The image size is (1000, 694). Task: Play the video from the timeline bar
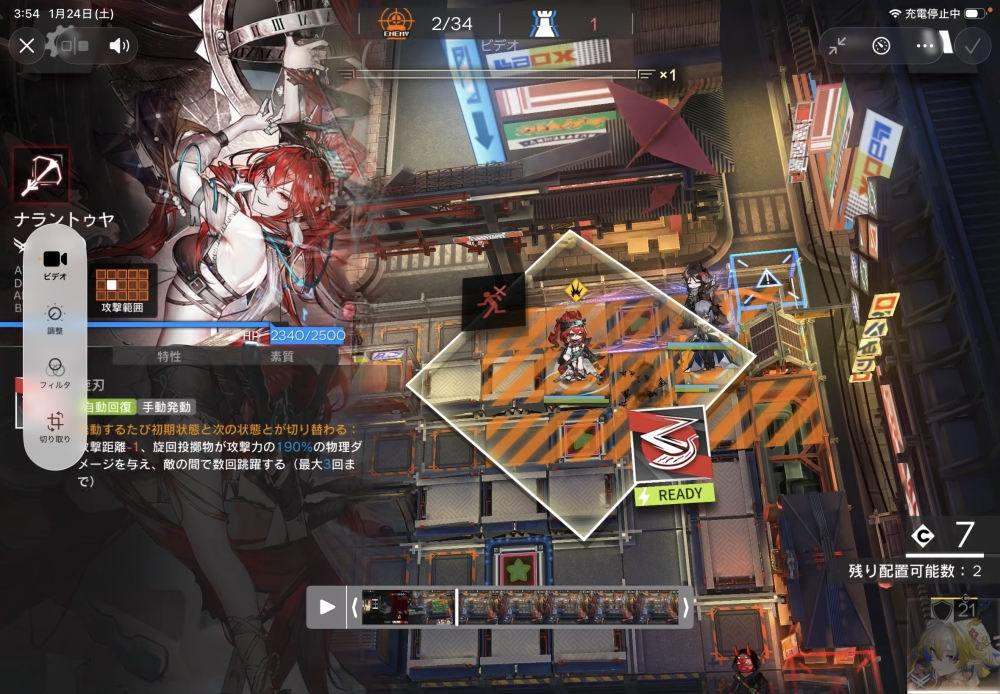point(327,606)
